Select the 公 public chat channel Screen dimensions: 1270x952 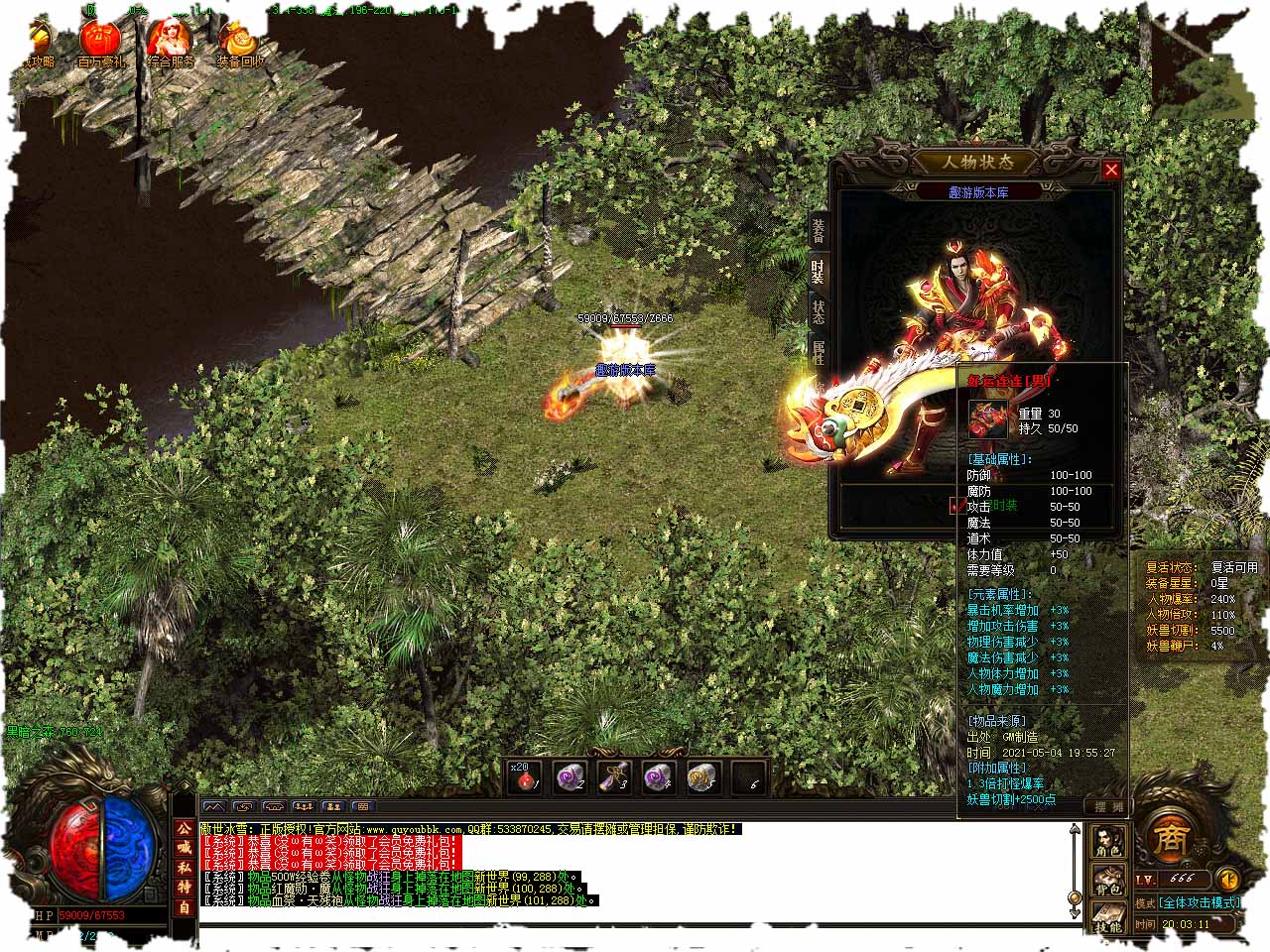point(184,829)
